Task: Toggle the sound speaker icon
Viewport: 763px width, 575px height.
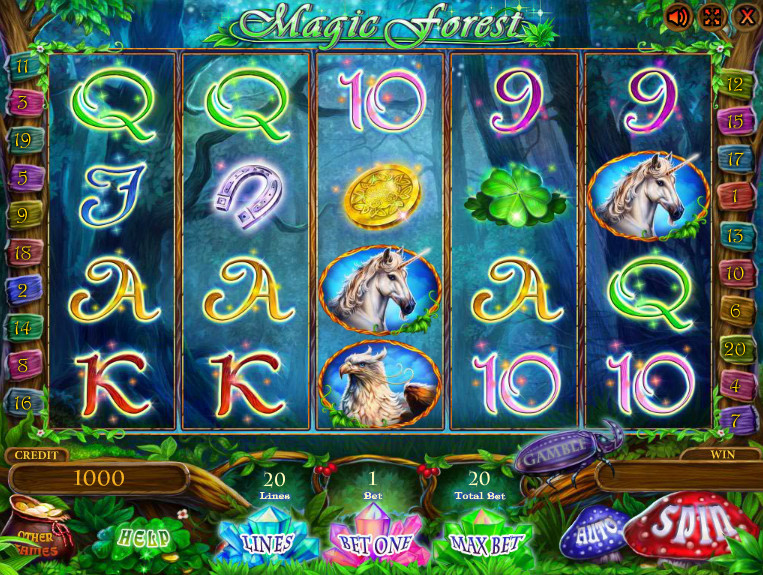Action: pos(678,17)
